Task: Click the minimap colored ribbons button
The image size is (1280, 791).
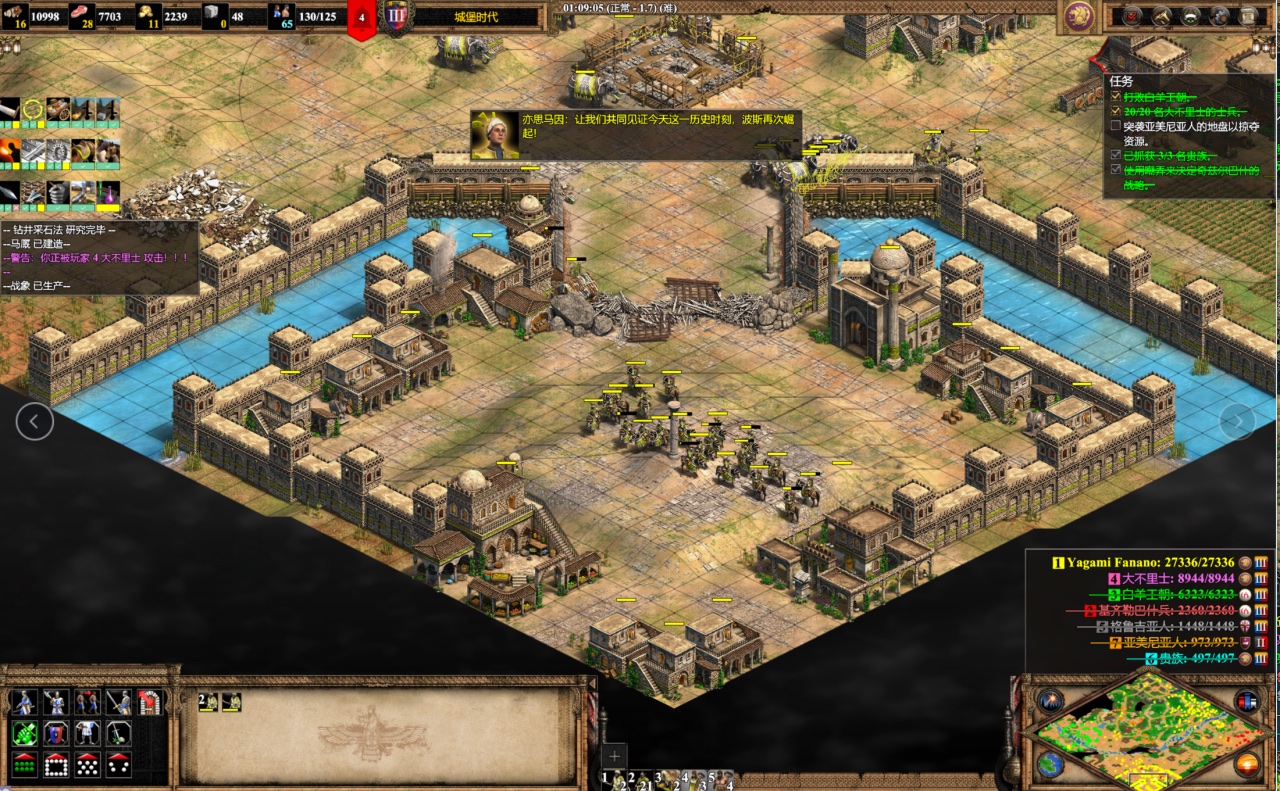Action: pos(1246,701)
